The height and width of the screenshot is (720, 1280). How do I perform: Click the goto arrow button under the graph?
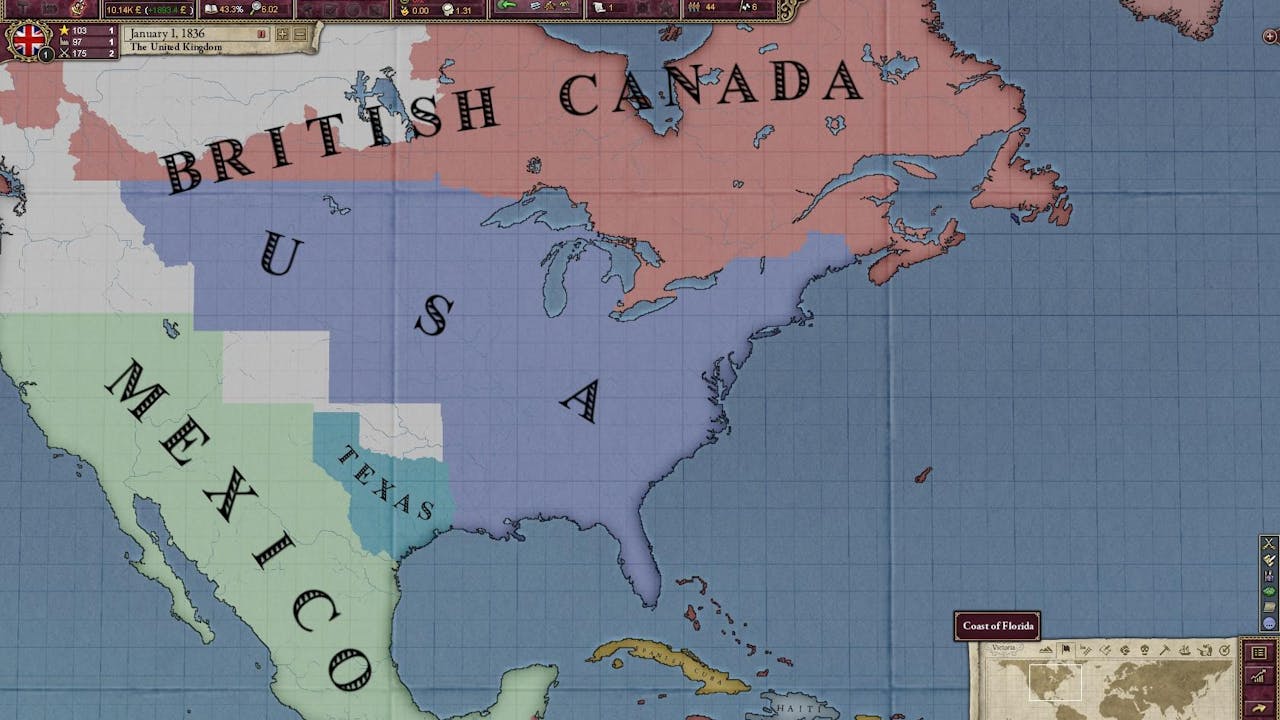coord(1257,707)
